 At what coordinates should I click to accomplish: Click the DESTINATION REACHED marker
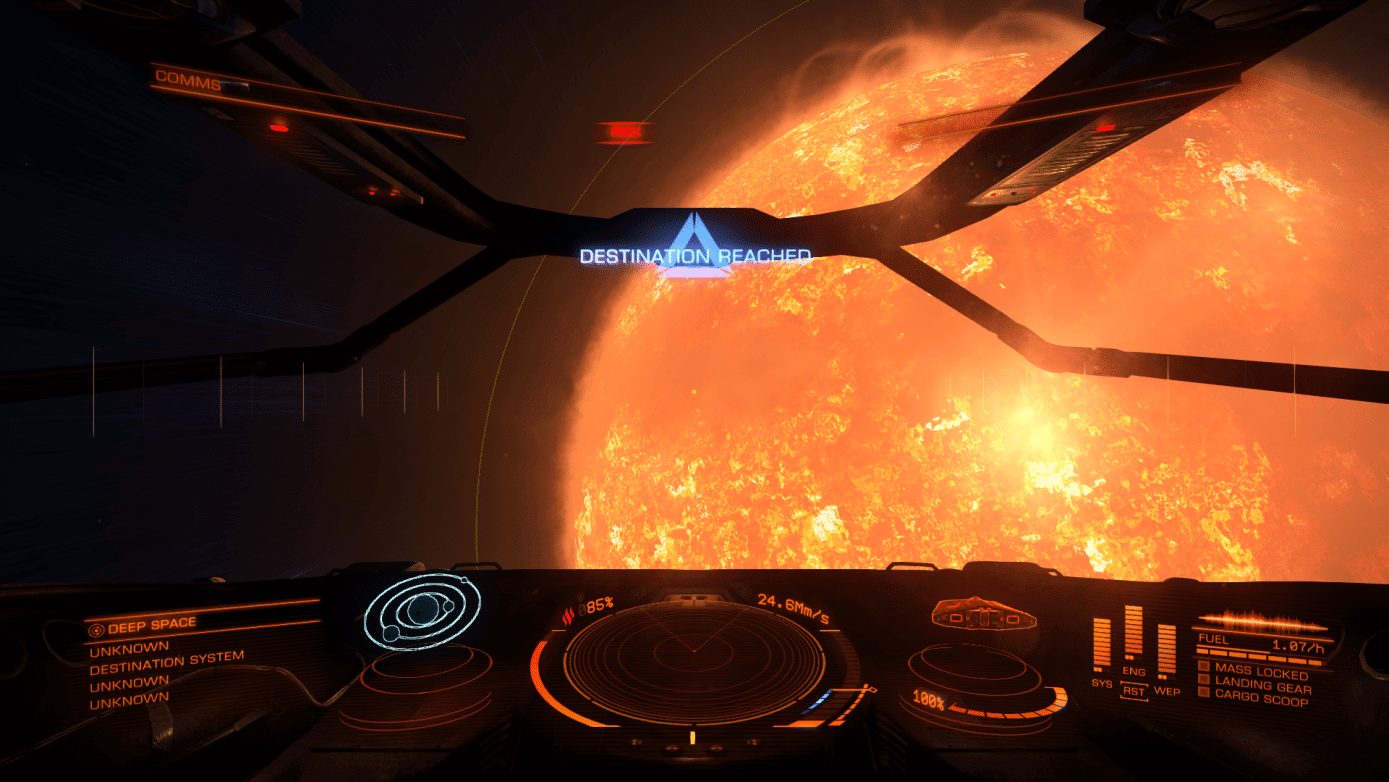pyautogui.click(x=695, y=256)
